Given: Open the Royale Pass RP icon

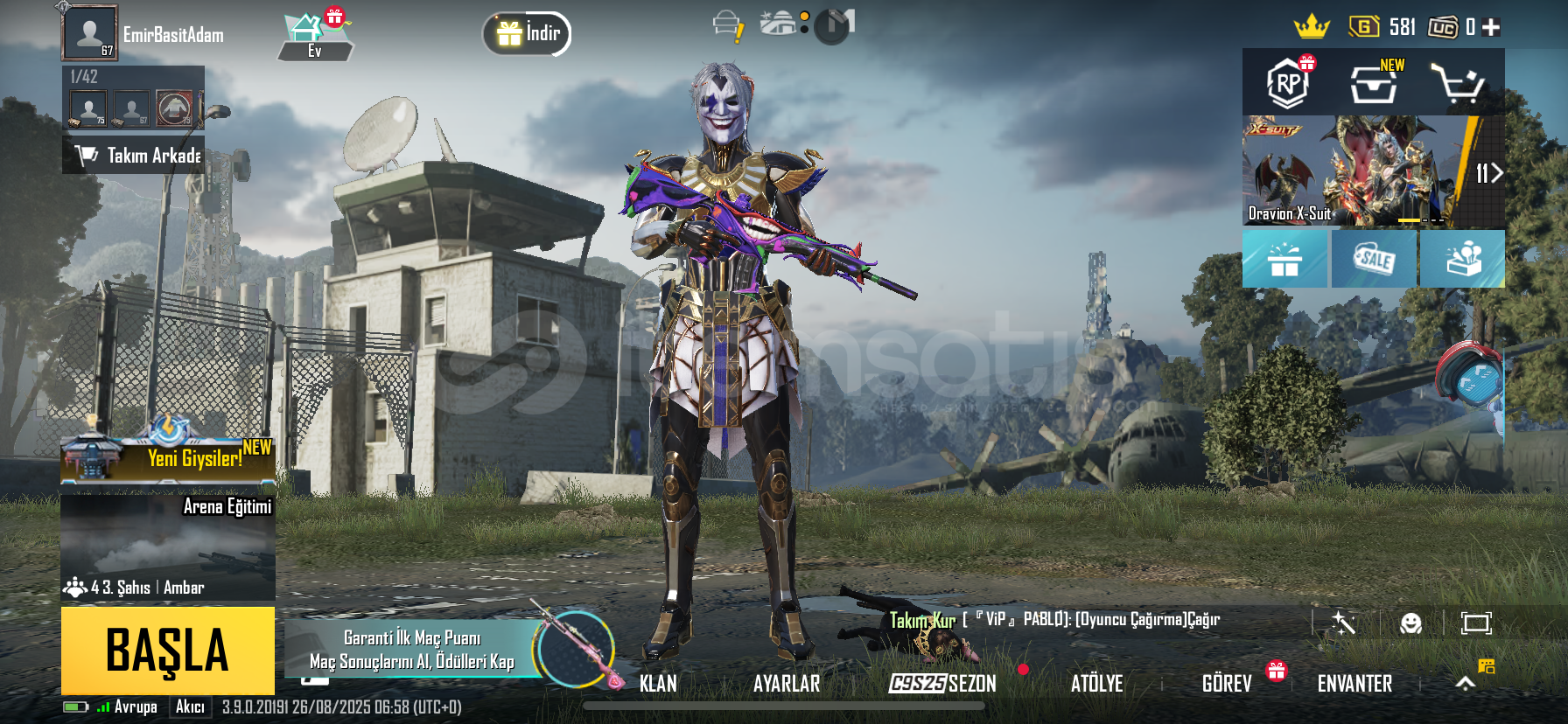Looking at the screenshot, I should click(x=1287, y=84).
